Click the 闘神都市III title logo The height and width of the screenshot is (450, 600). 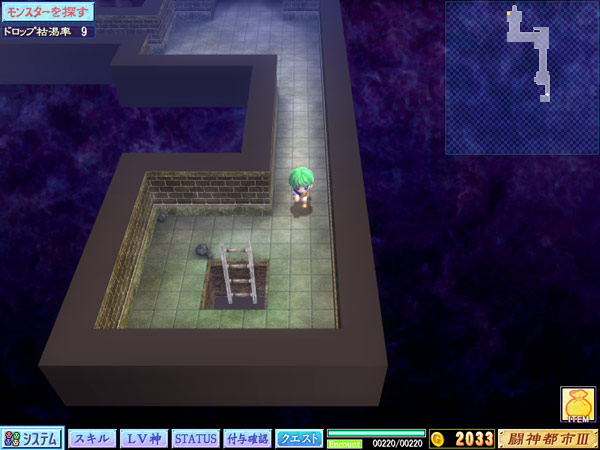[x=548, y=438]
